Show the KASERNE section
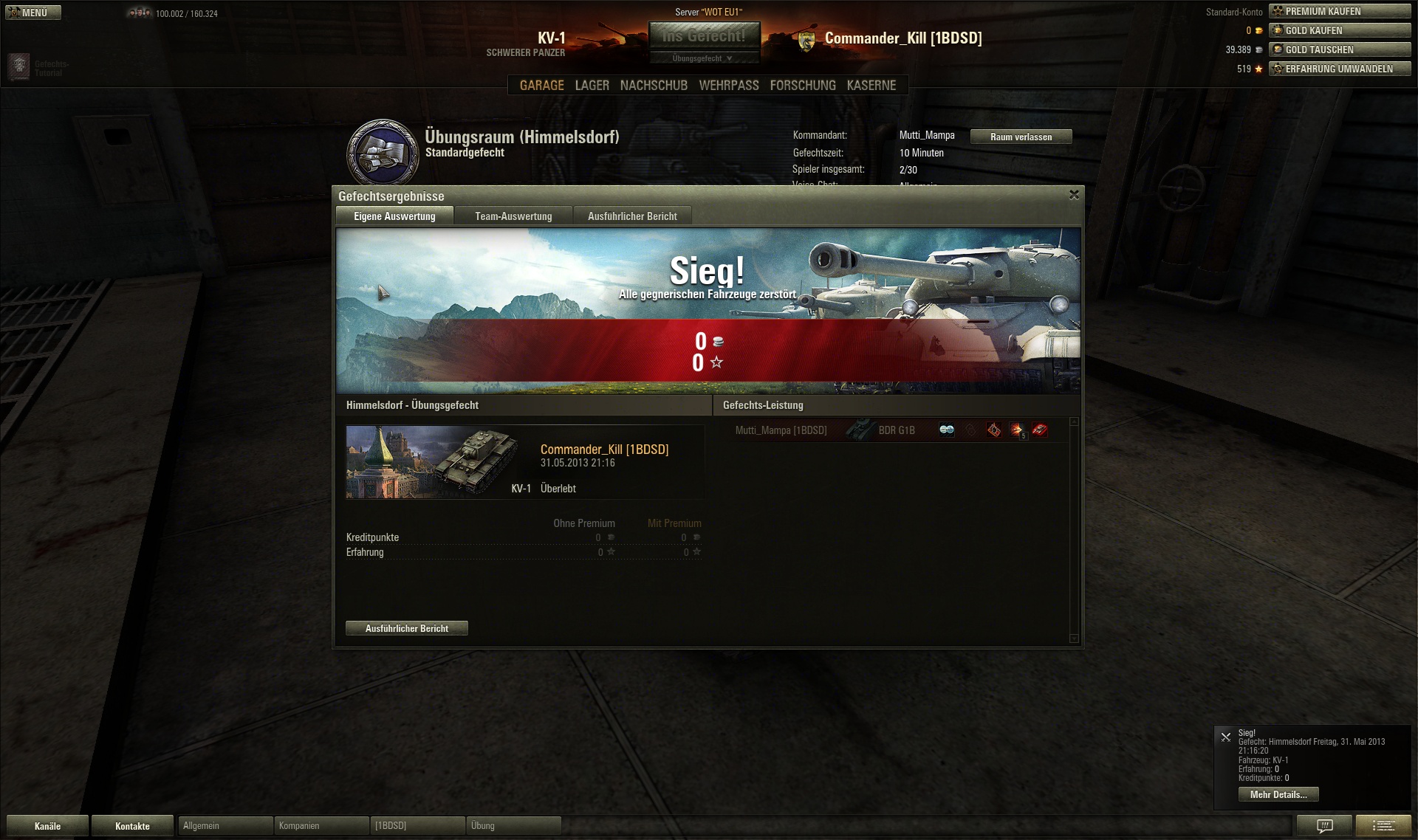The height and width of the screenshot is (840, 1418). pyautogui.click(x=871, y=86)
